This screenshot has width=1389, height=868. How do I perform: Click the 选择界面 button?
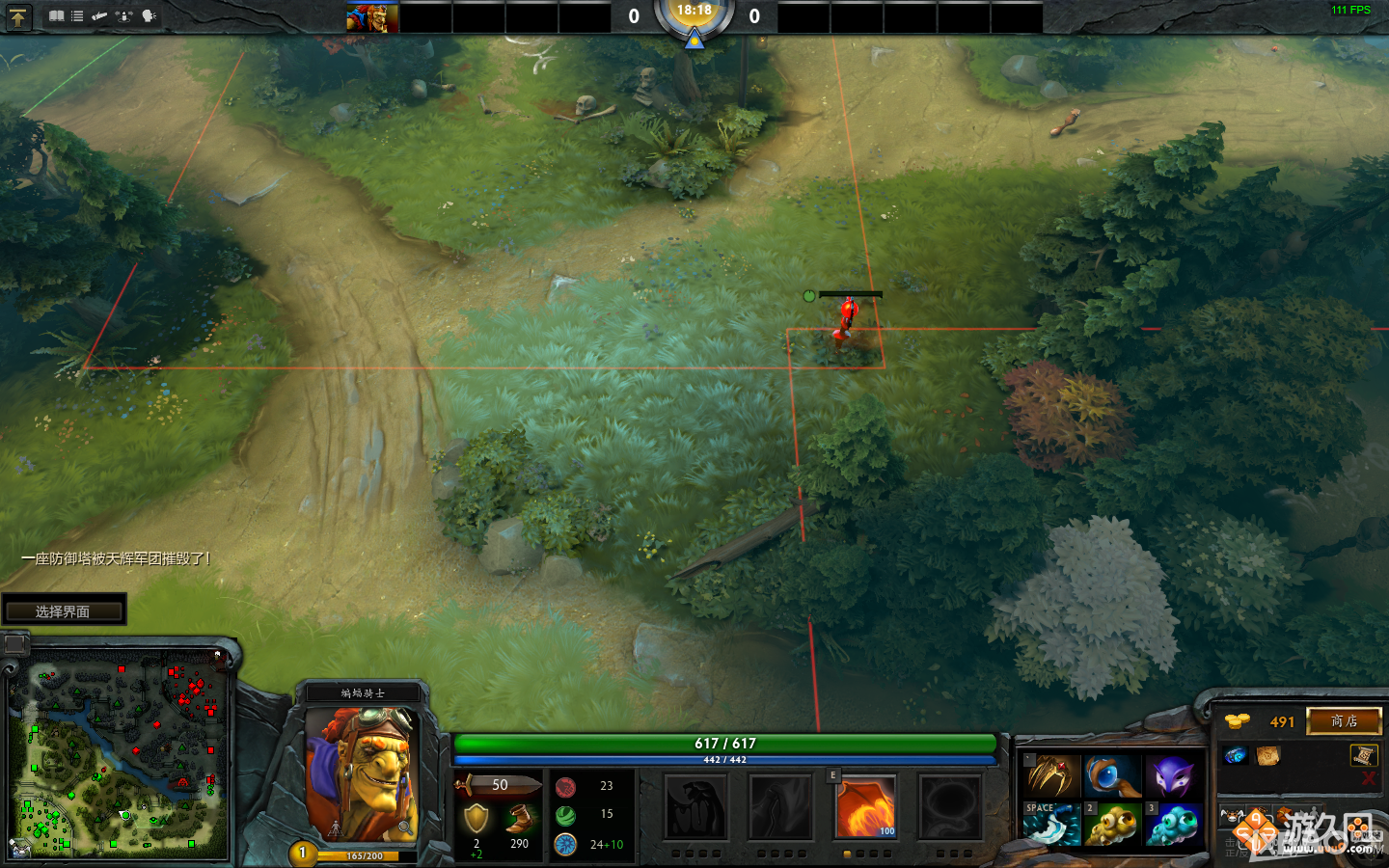pos(66,610)
